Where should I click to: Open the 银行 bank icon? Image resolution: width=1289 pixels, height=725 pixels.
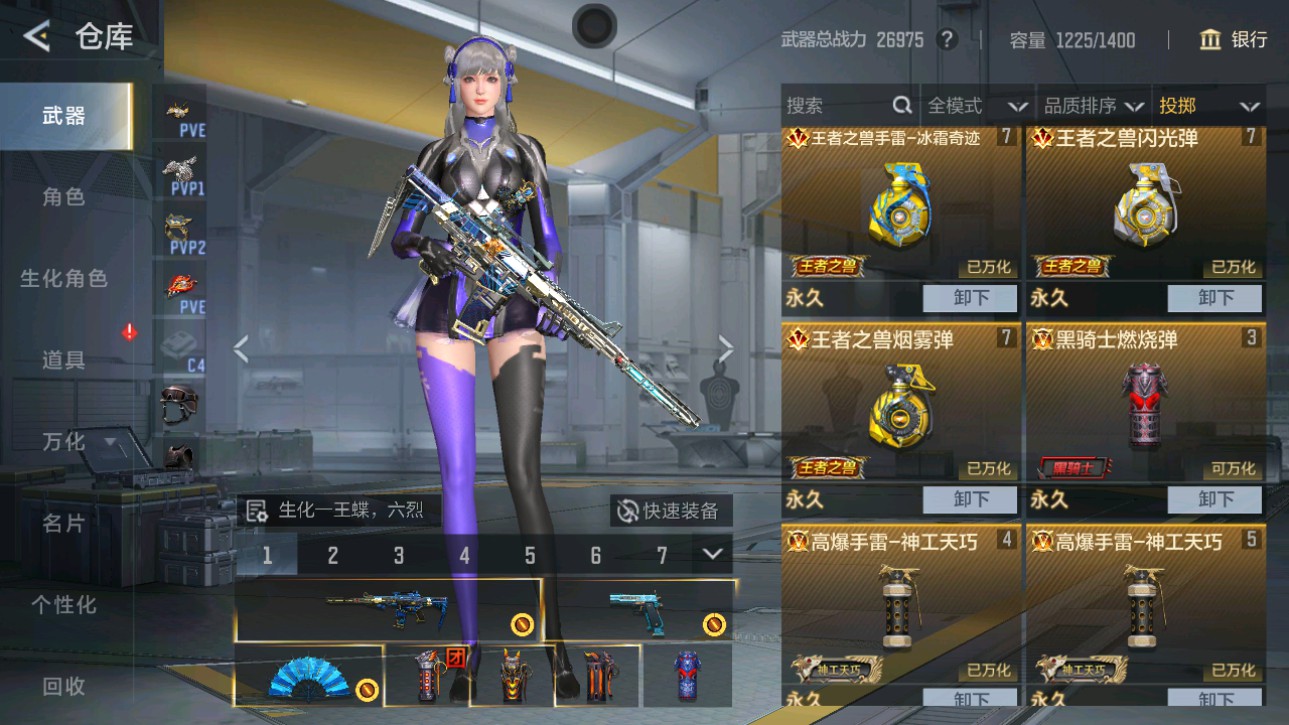1210,39
